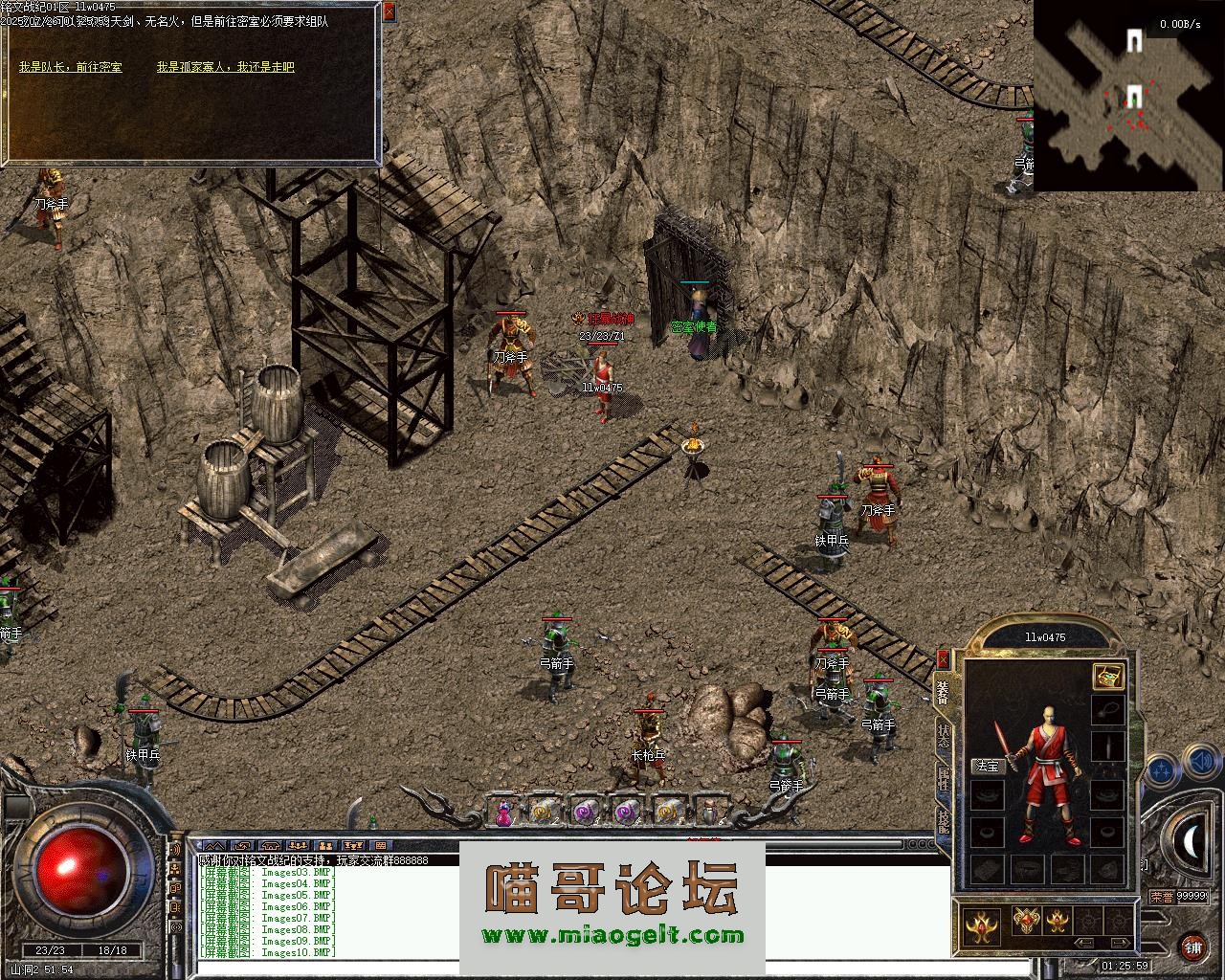Open the treasure chest icon in equipment panel
The width and height of the screenshot is (1225, 980).
(1108, 677)
